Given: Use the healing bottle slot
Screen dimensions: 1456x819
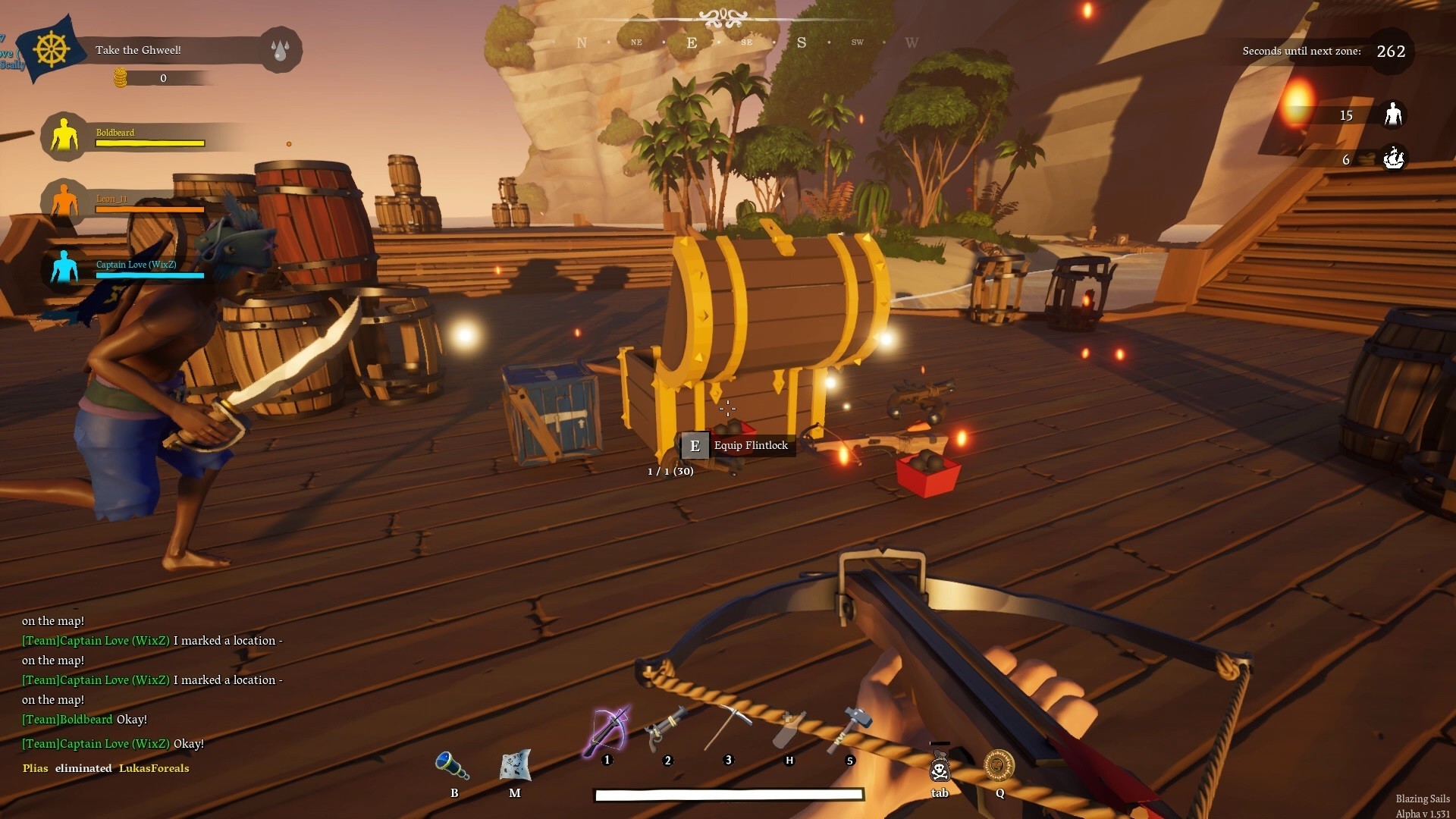Looking at the screenshot, I should (x=789, y=729).
